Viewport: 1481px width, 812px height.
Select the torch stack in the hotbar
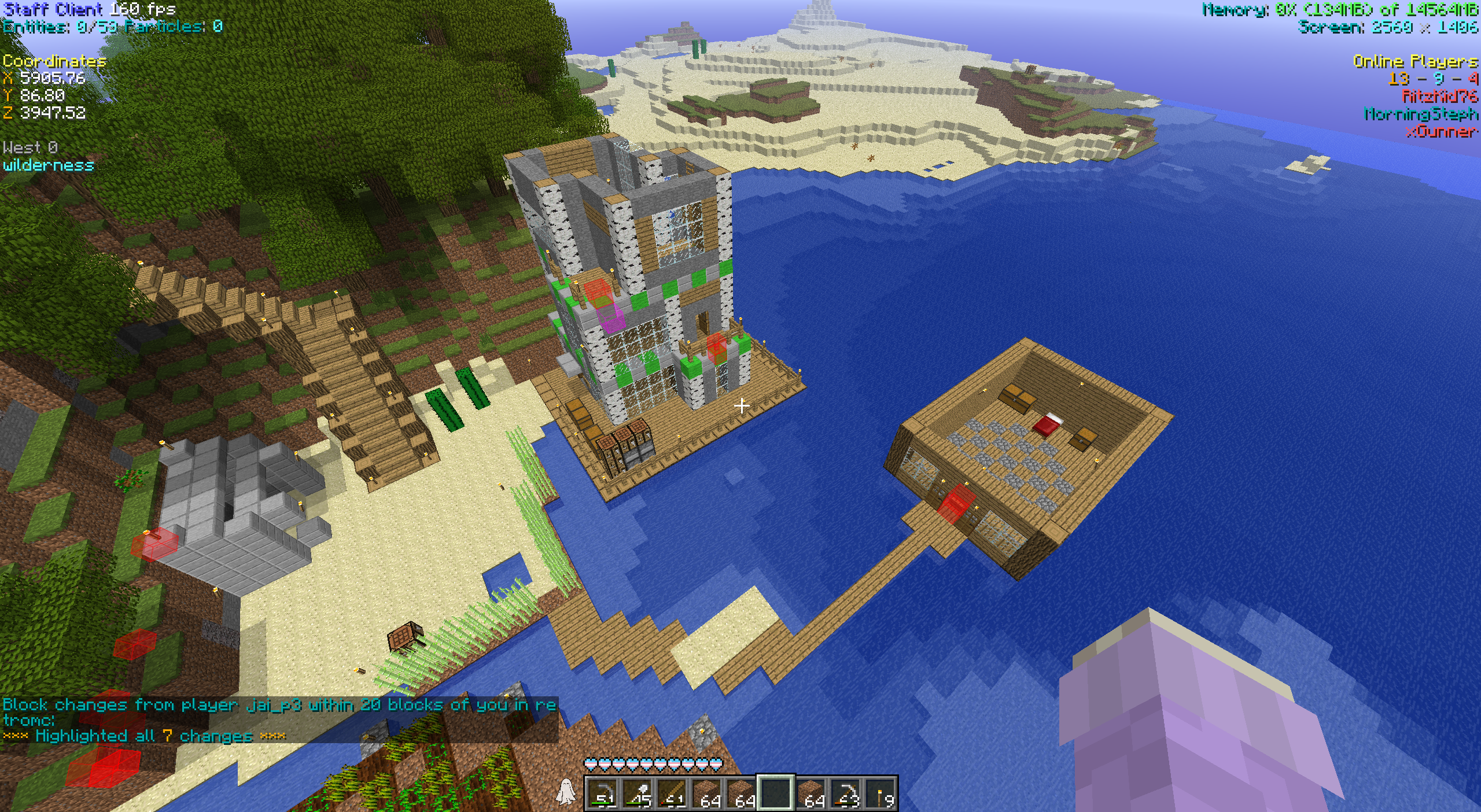point(881,793)
